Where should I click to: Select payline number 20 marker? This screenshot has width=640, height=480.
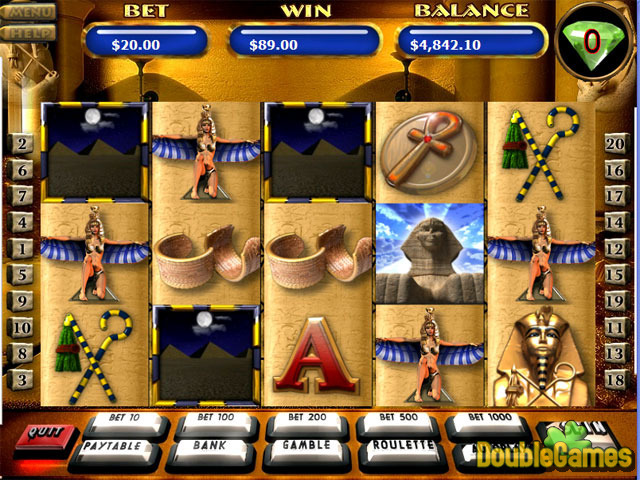[617, 144]
